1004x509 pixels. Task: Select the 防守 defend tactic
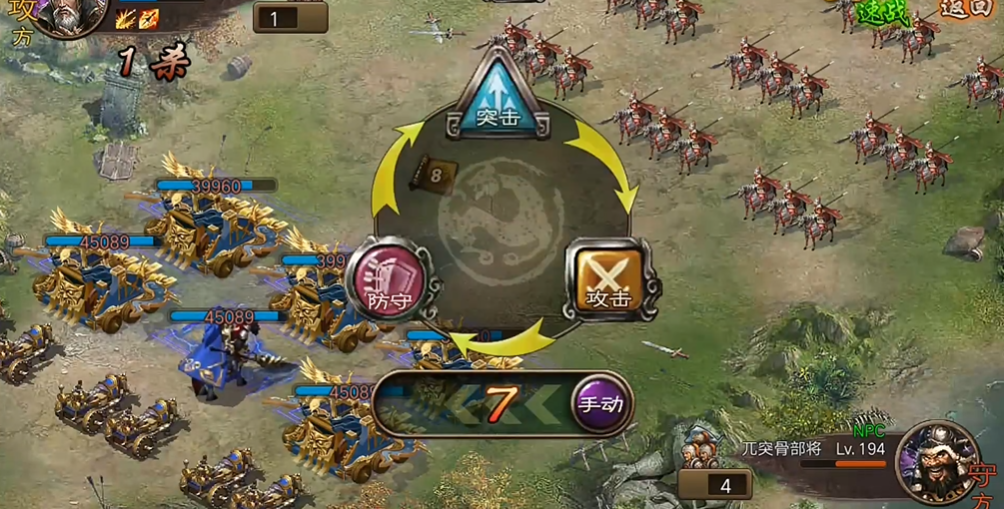[x=387, y=279]
